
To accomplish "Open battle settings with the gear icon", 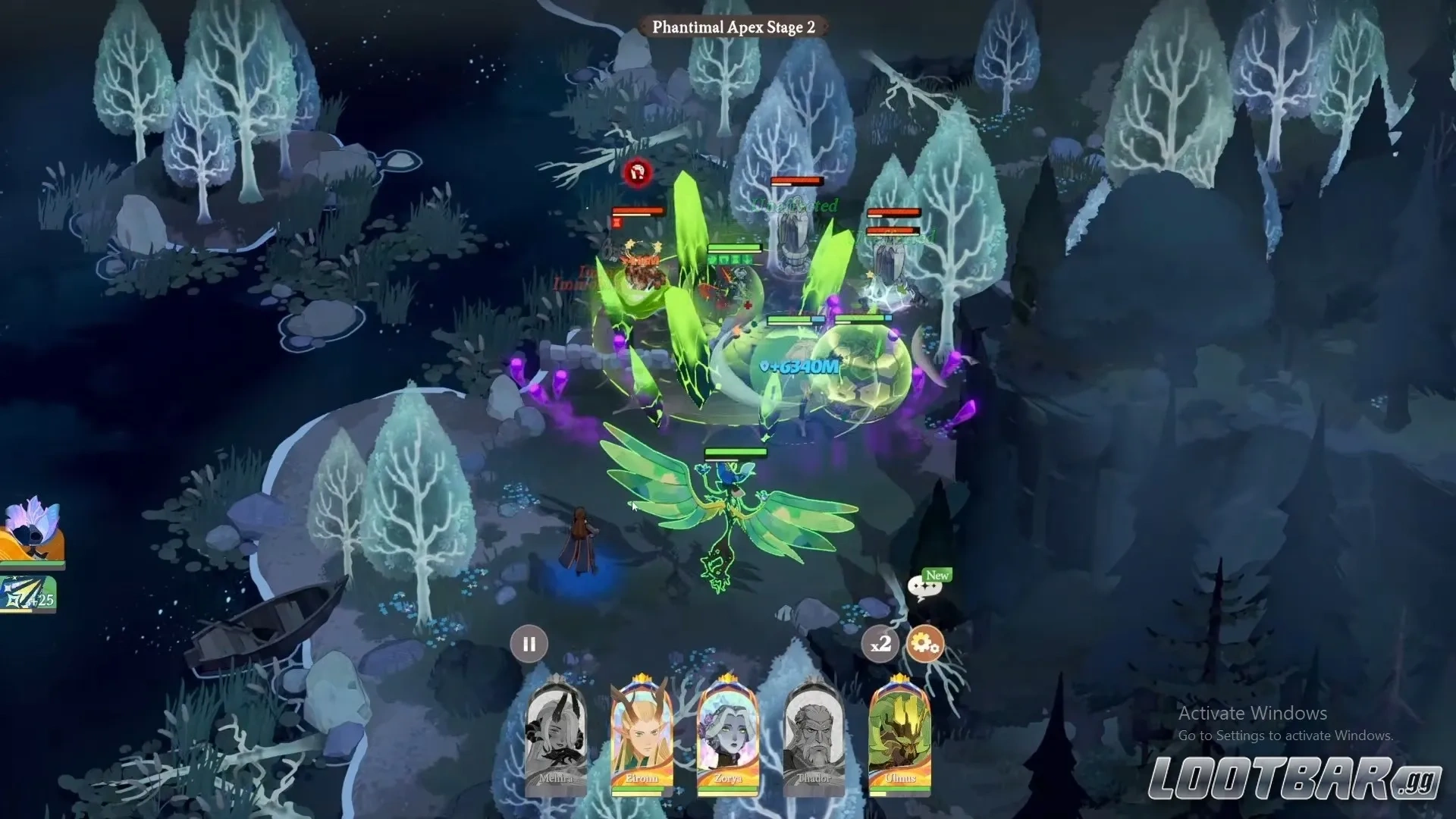I will pos(924,645).
